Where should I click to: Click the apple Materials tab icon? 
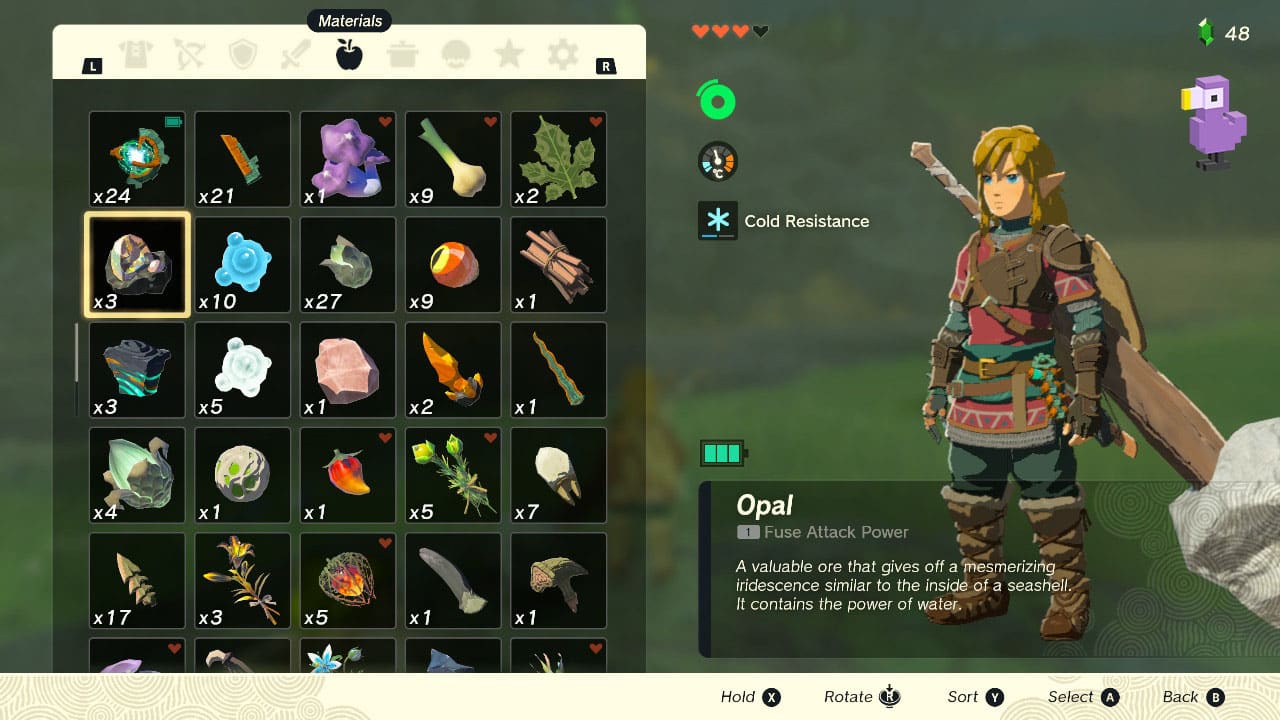point(347,55)
